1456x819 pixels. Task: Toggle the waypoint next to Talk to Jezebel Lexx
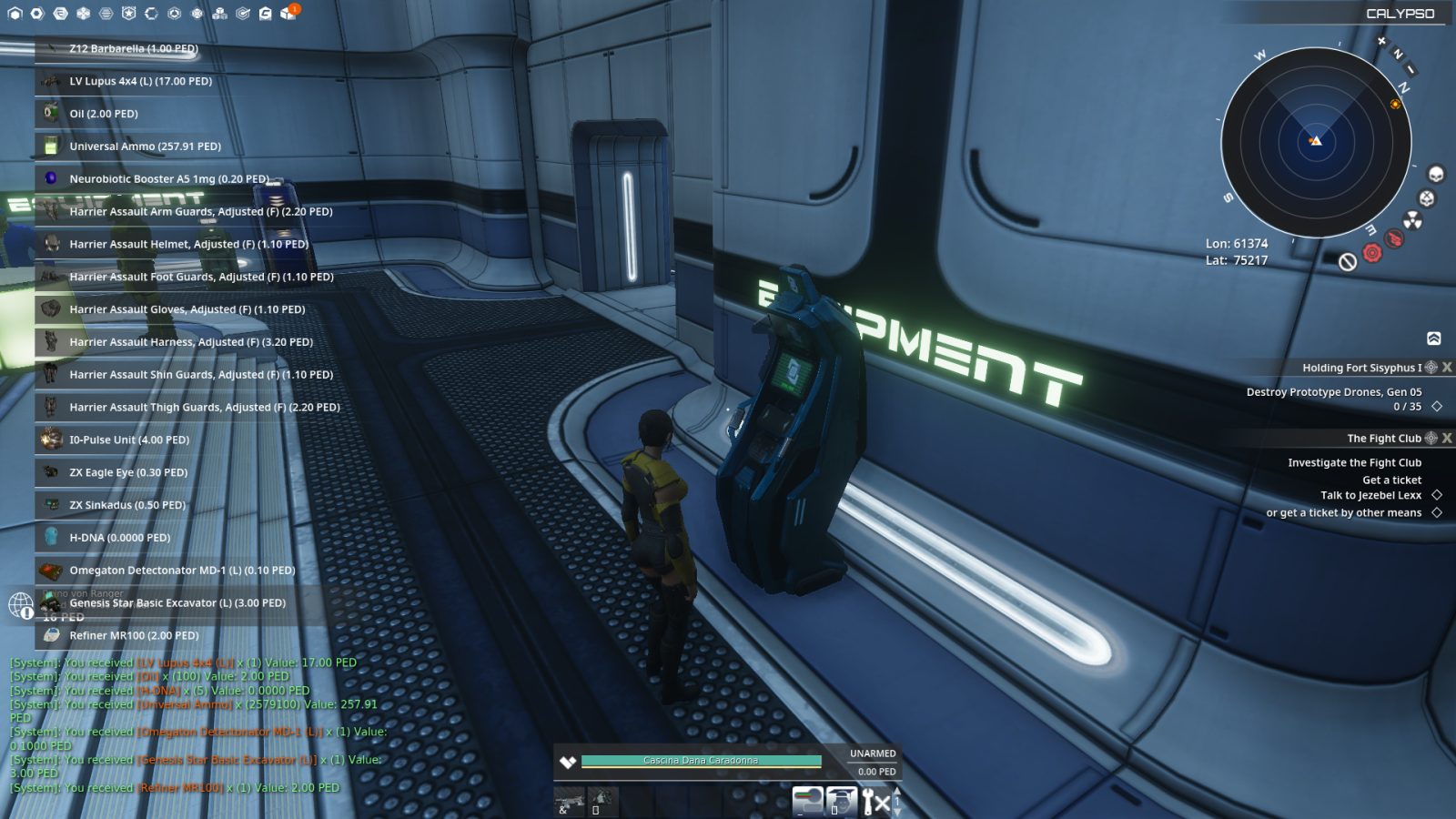tap(1438, 495)
